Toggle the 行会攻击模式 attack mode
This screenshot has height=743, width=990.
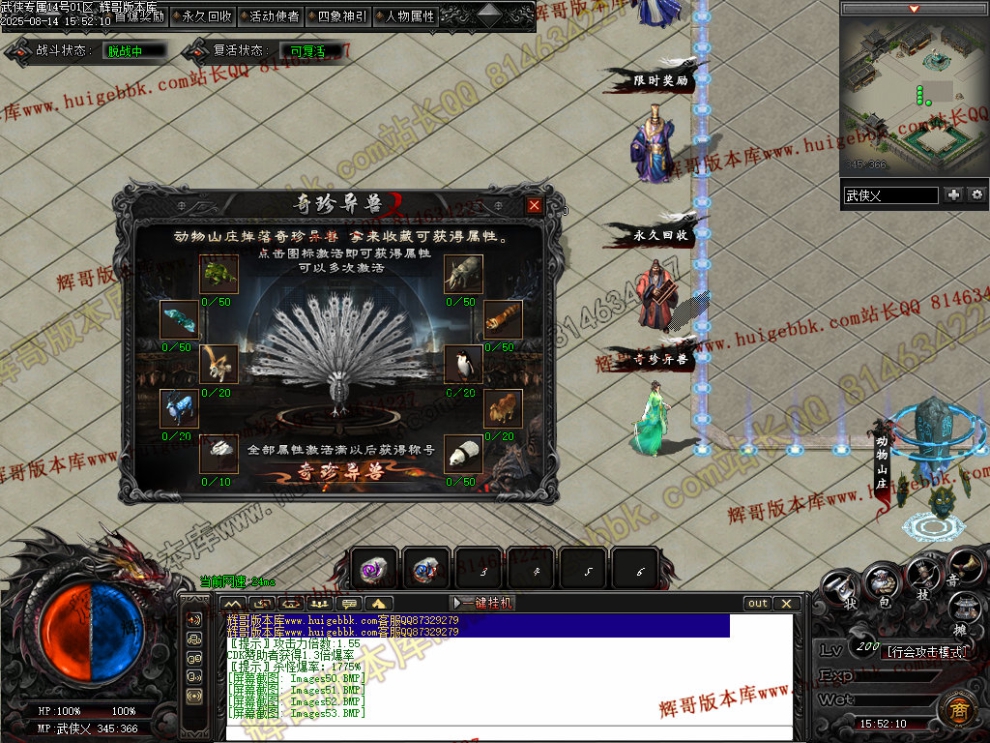tap(927, 652)
